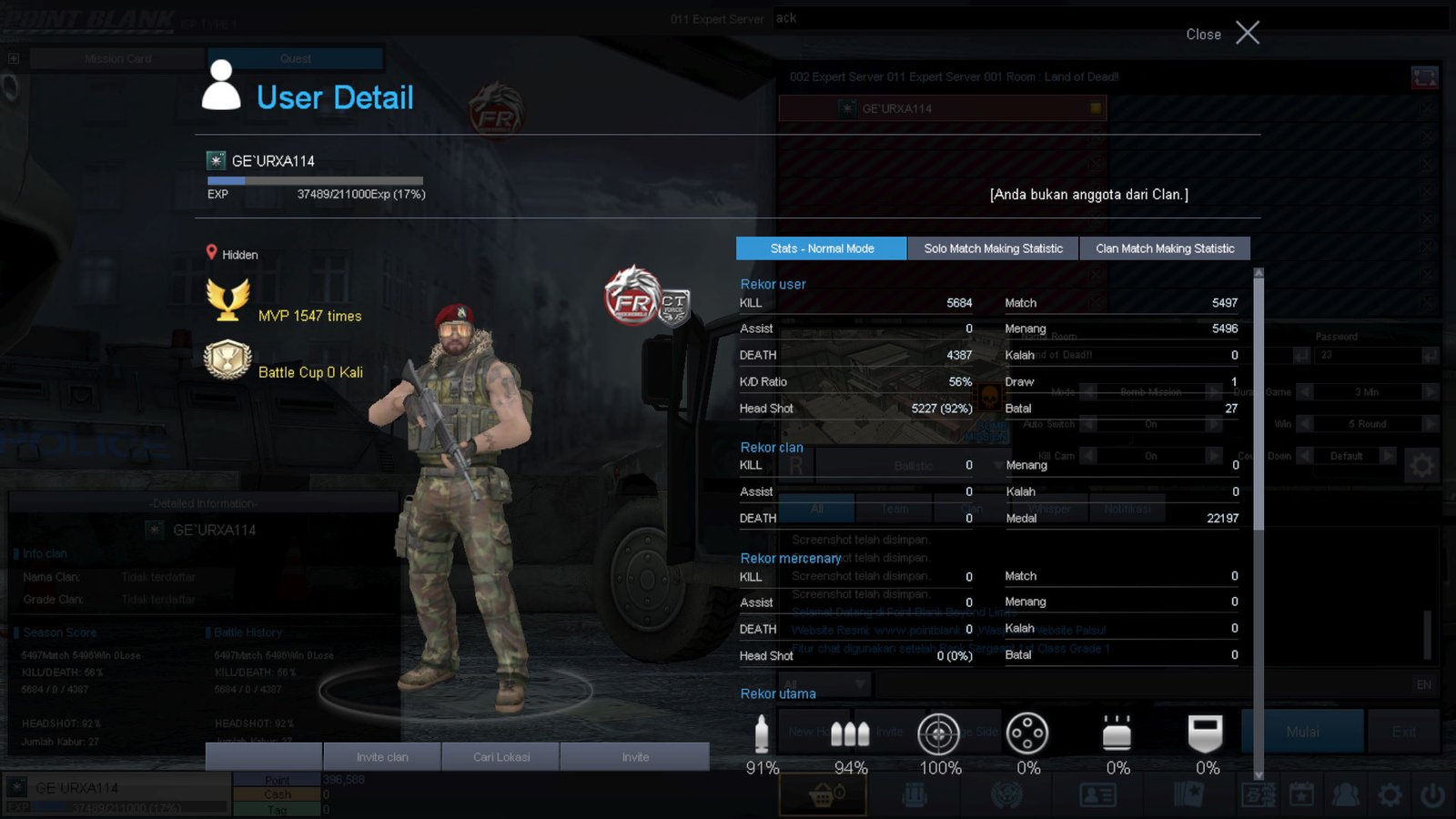Select the Stats - Normal Mode tab
Screen dimensions: 1456x819
tap(822, 248)
